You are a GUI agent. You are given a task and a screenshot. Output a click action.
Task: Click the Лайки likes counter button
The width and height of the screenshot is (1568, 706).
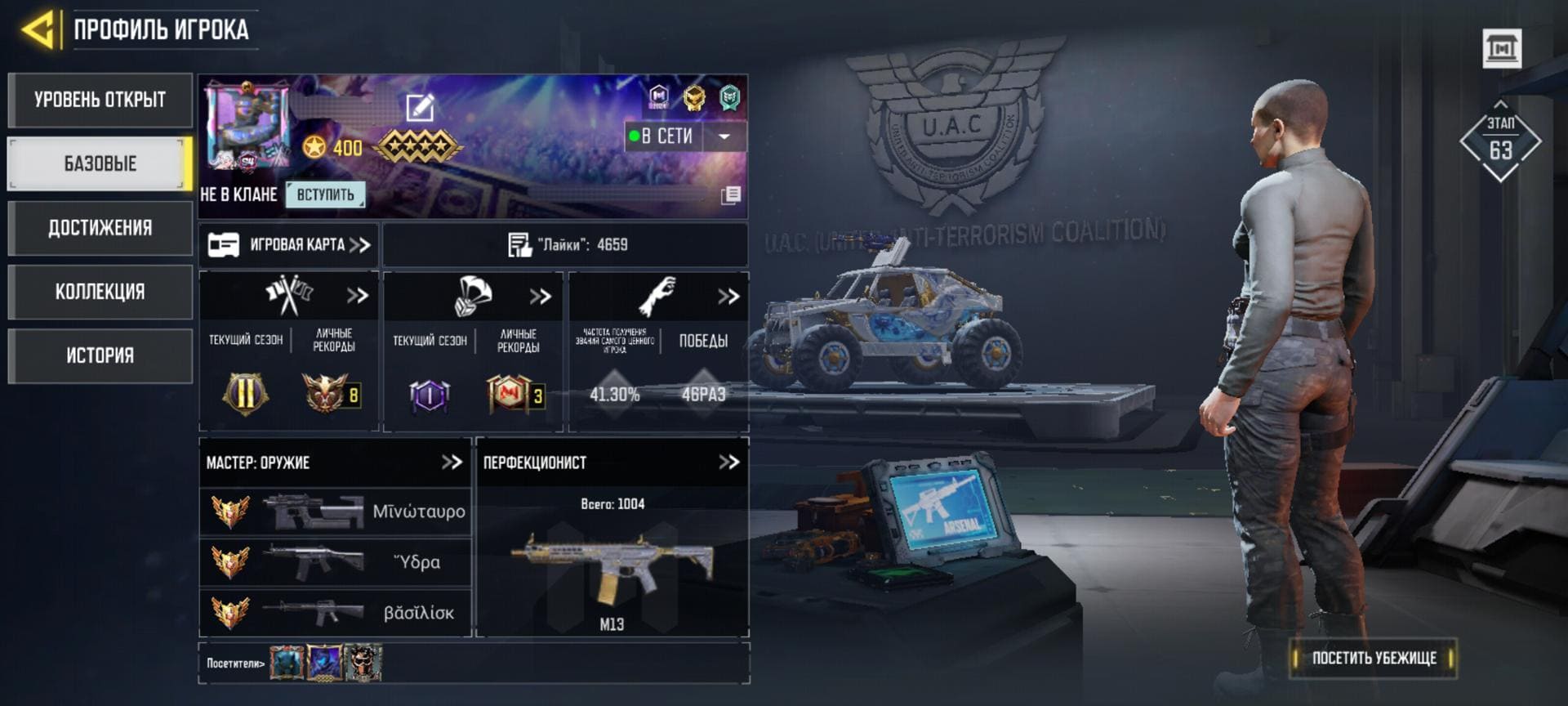566,244
